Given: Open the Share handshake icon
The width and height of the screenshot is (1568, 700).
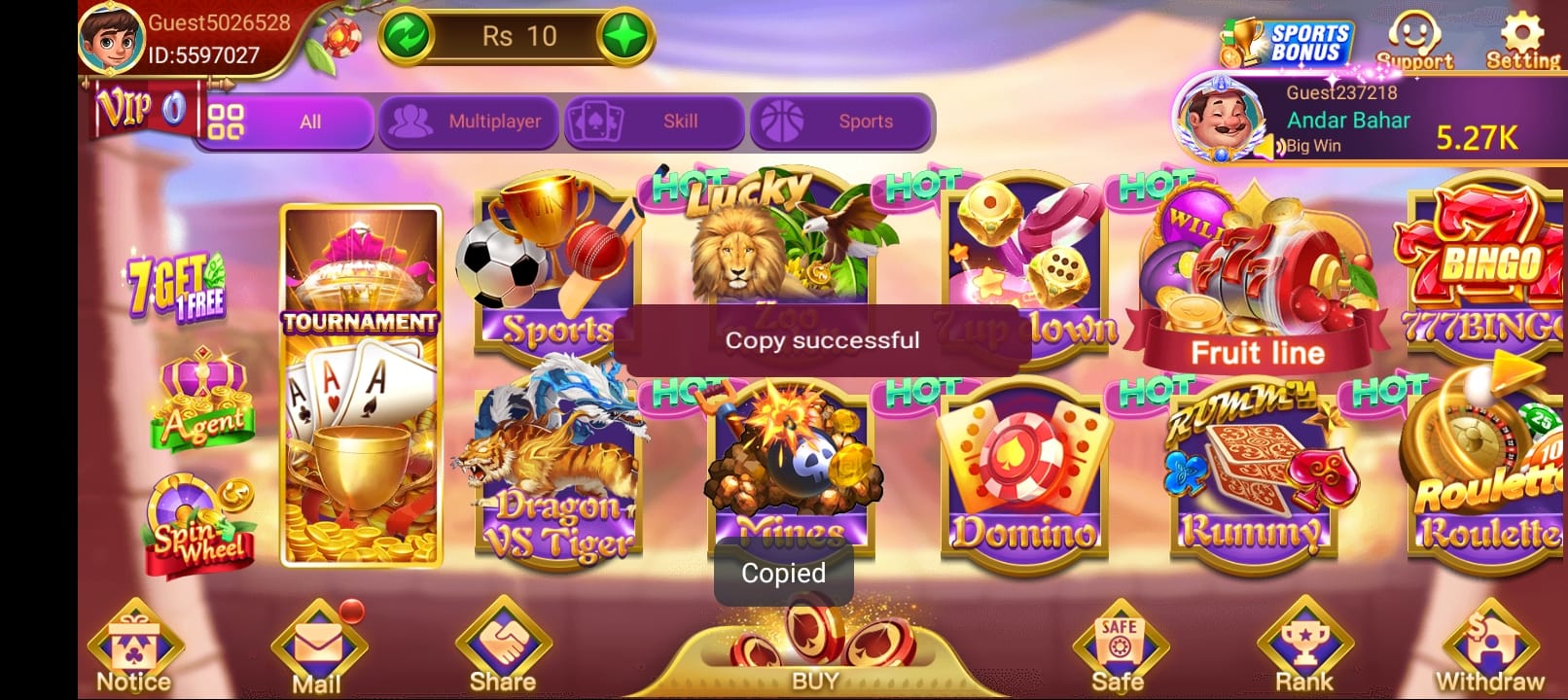Looking at the screenshot, I should (502, 642).
